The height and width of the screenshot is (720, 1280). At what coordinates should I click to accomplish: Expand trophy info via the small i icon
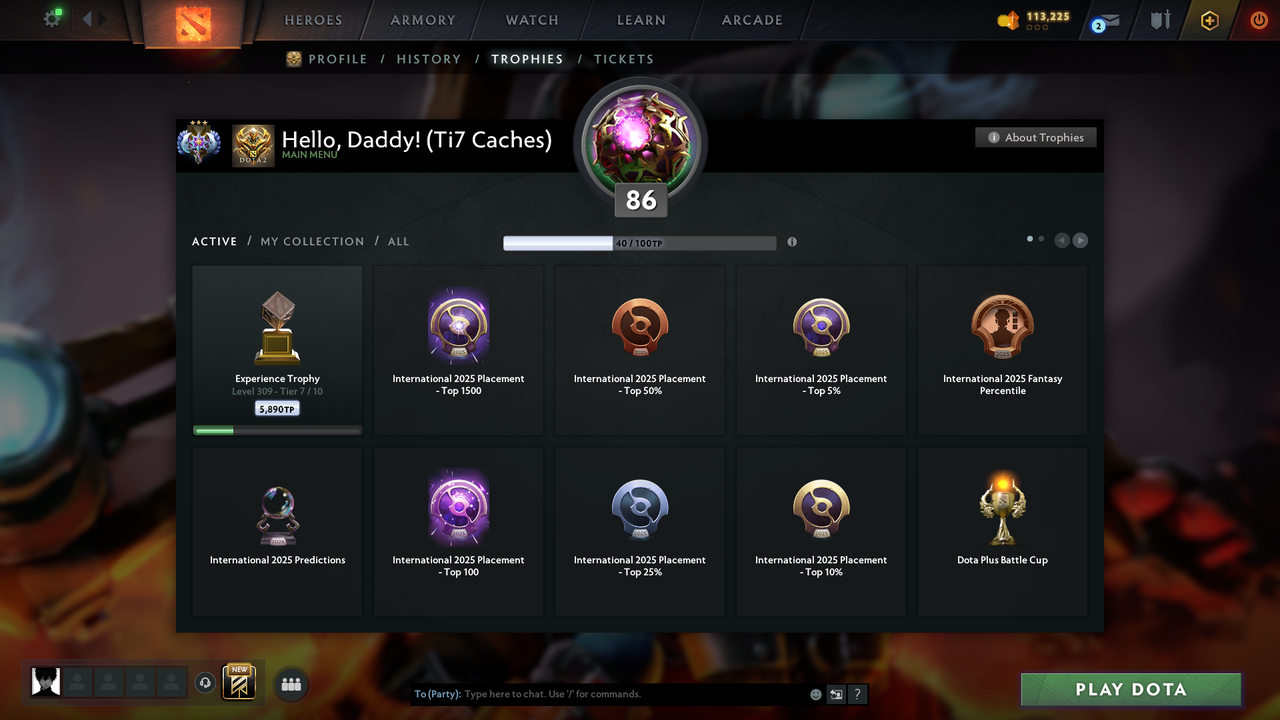click(x=792, y=242)
